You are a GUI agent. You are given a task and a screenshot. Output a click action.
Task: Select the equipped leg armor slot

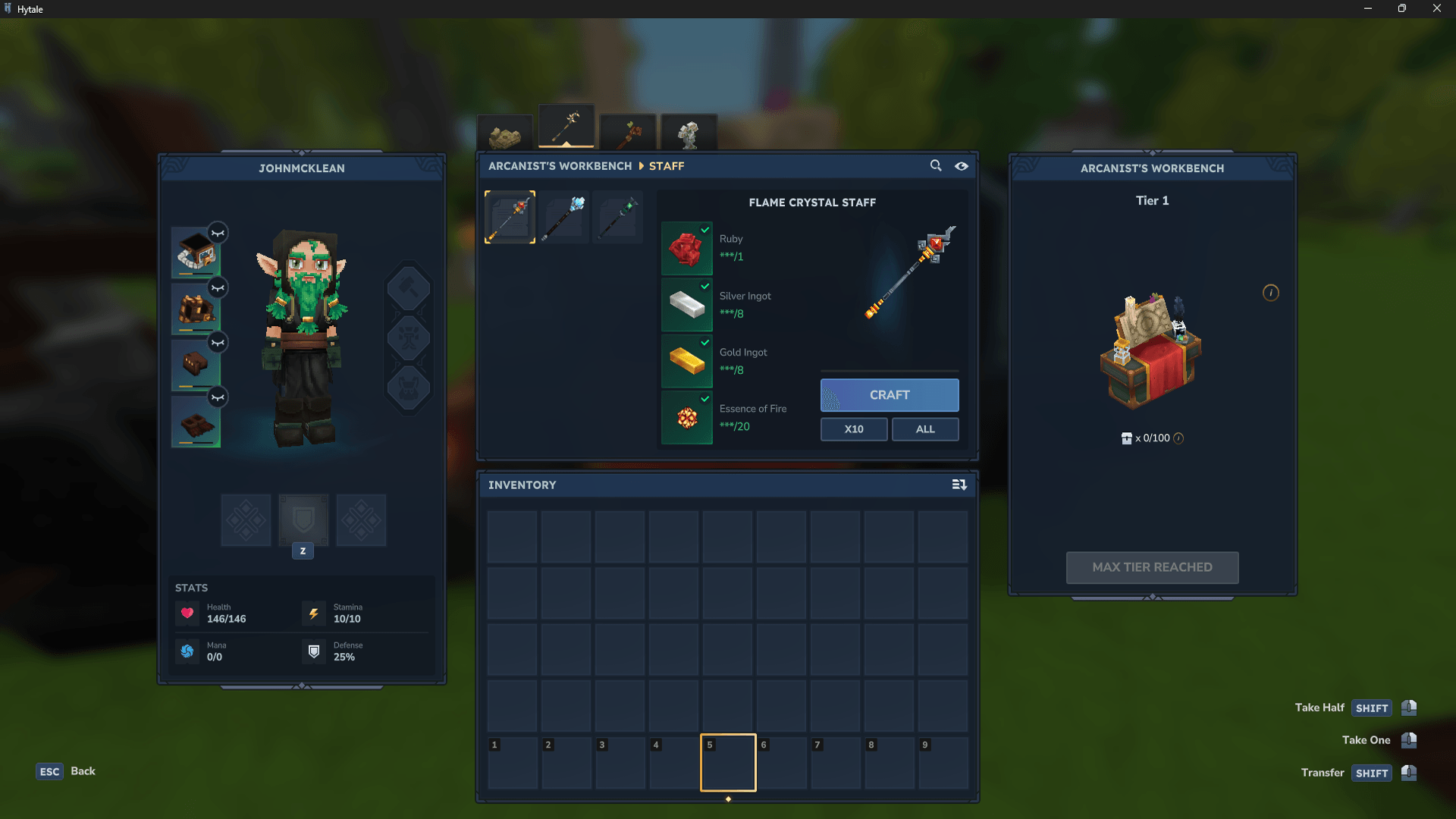coord(196,422)
